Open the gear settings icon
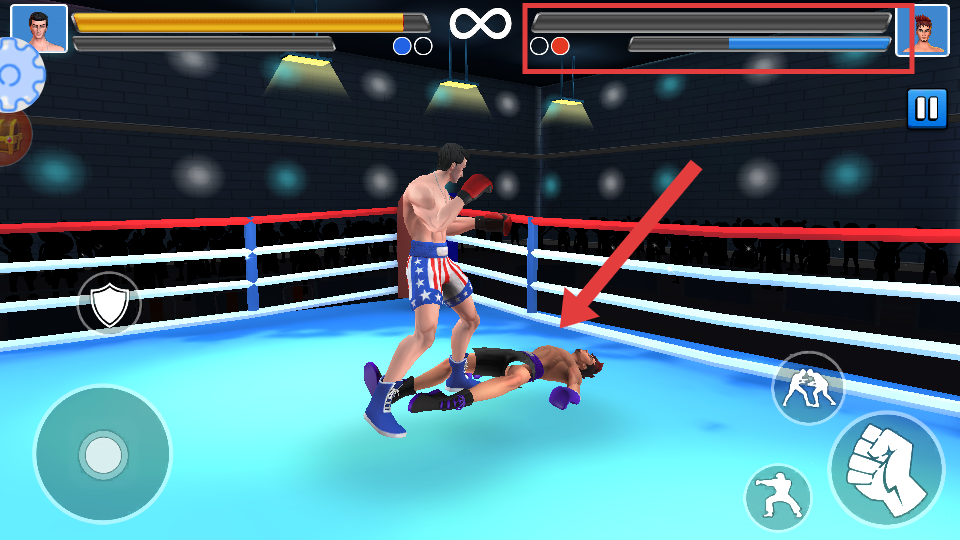The image size is (960, 540). [x=17, y=75]
